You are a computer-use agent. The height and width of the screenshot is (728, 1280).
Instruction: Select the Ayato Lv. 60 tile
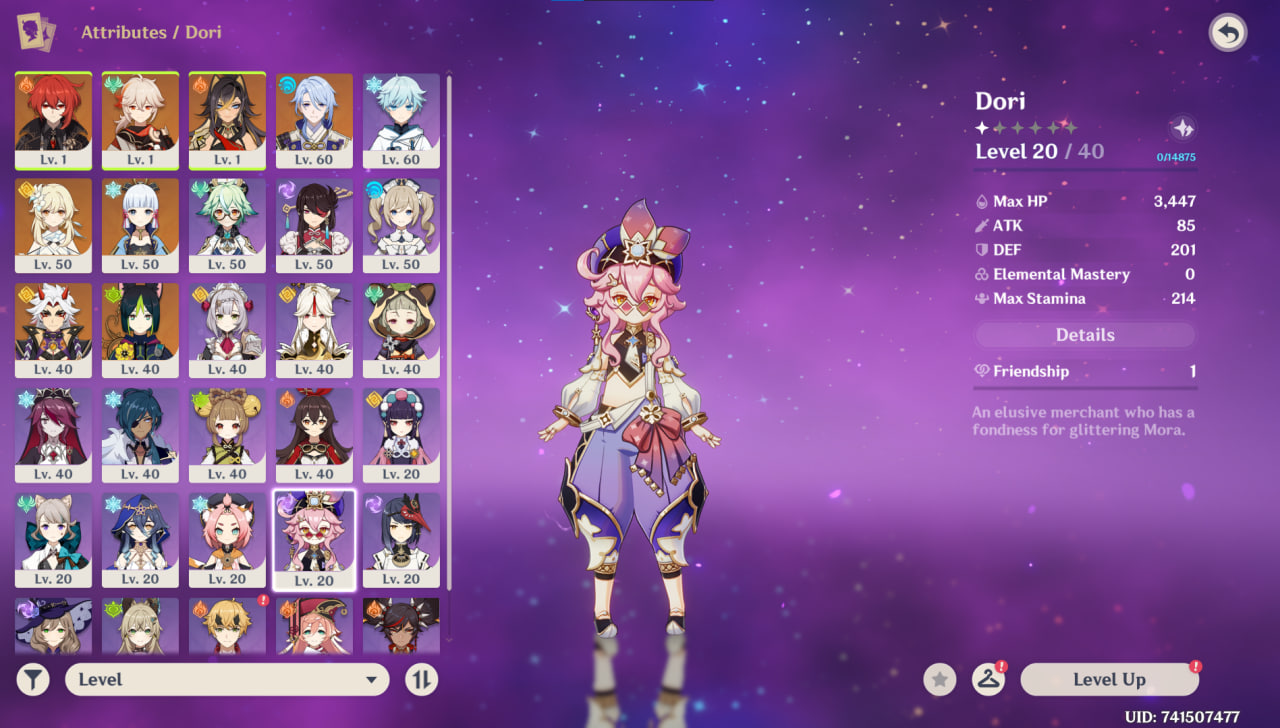314,118
